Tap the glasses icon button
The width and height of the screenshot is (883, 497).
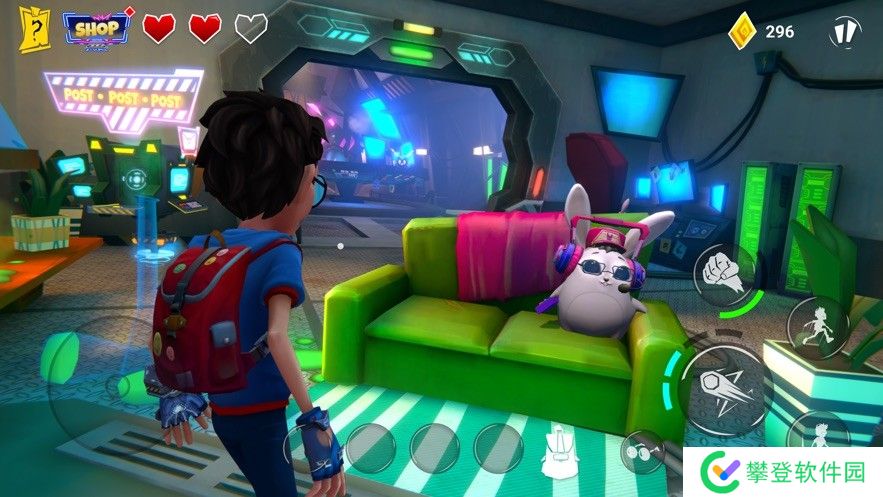click(x=640, y=451)
